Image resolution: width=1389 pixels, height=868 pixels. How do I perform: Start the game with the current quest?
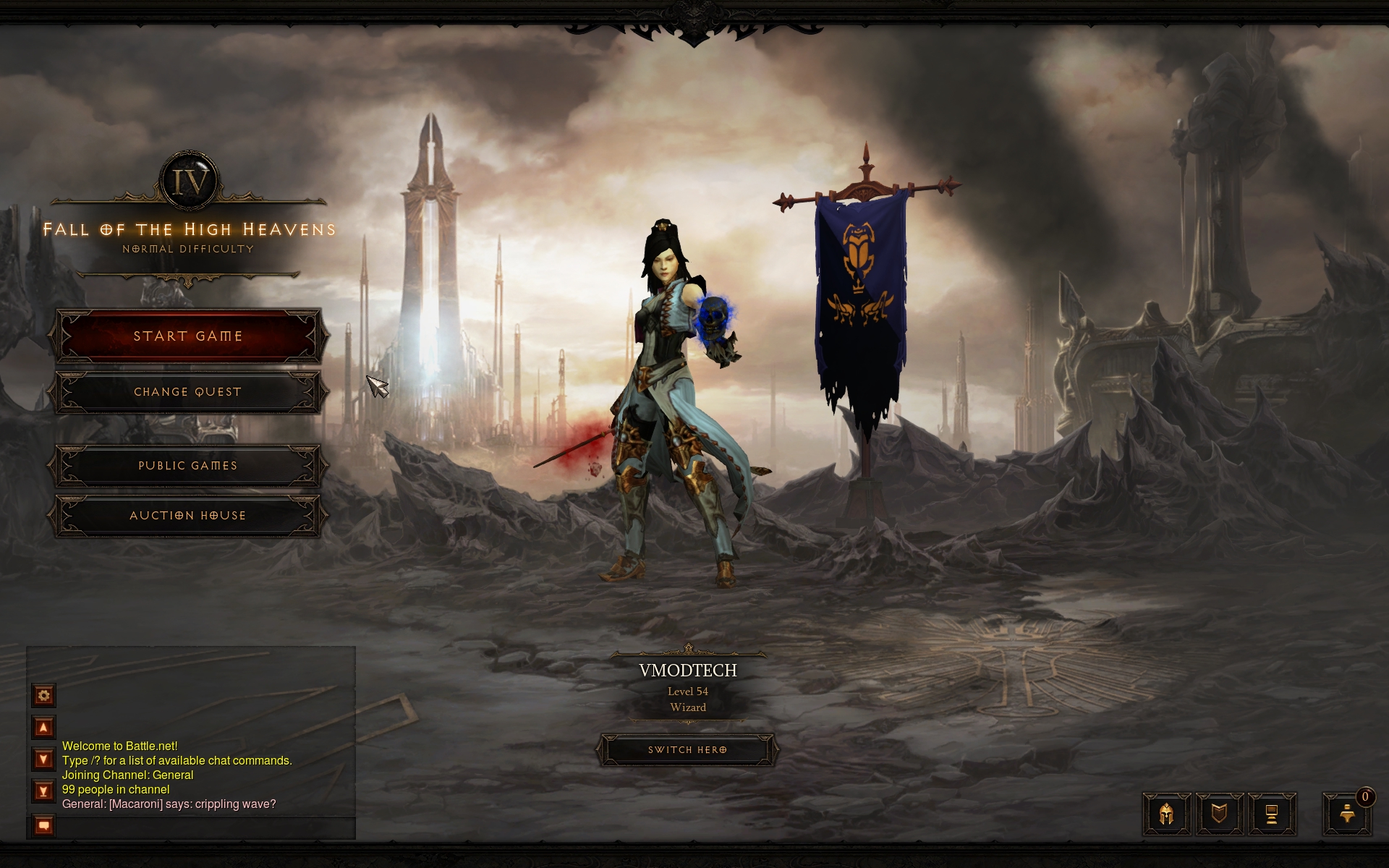[x=188, y=336]
